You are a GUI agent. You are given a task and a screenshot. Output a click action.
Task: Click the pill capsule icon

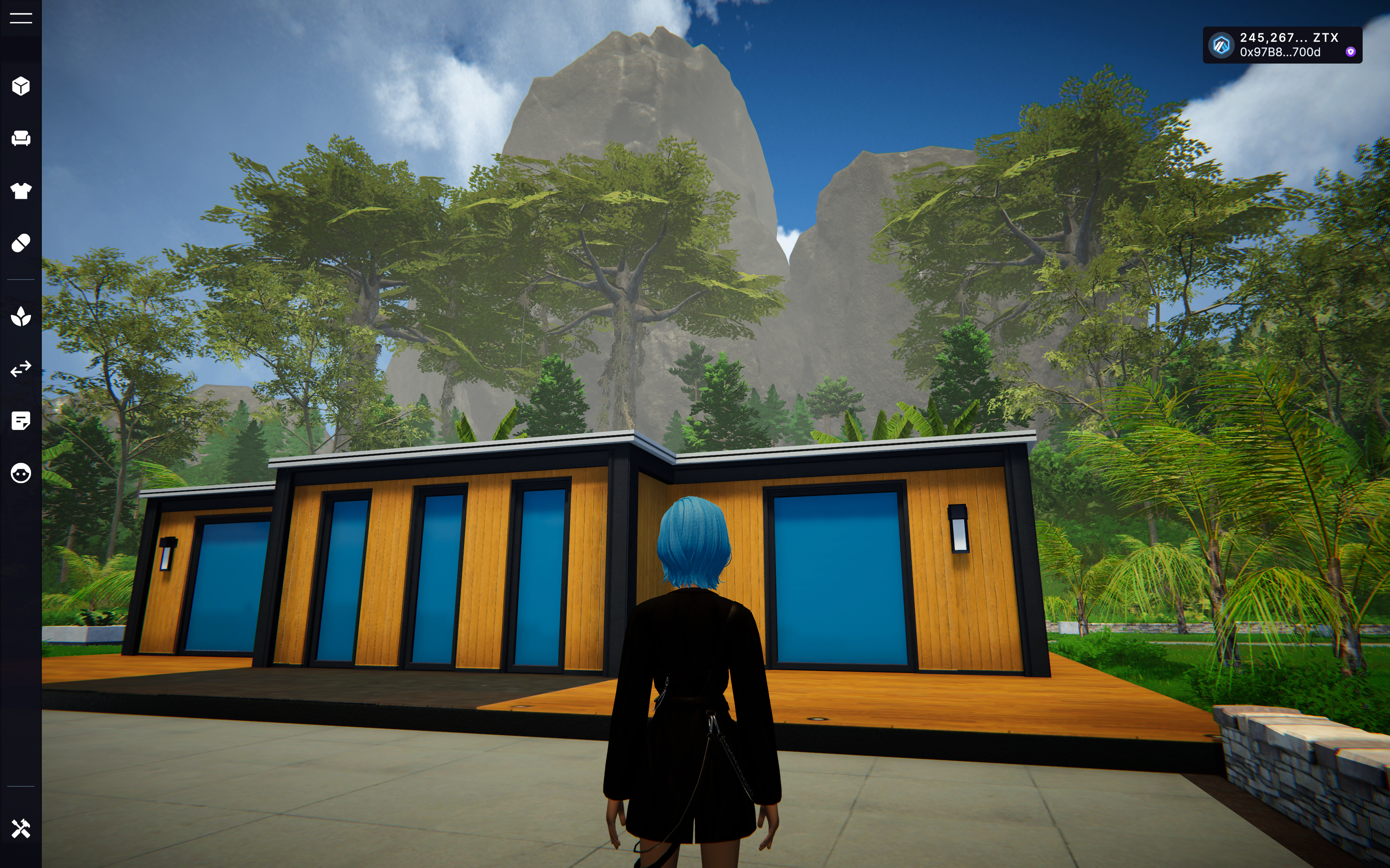click(x=21, y=243)
